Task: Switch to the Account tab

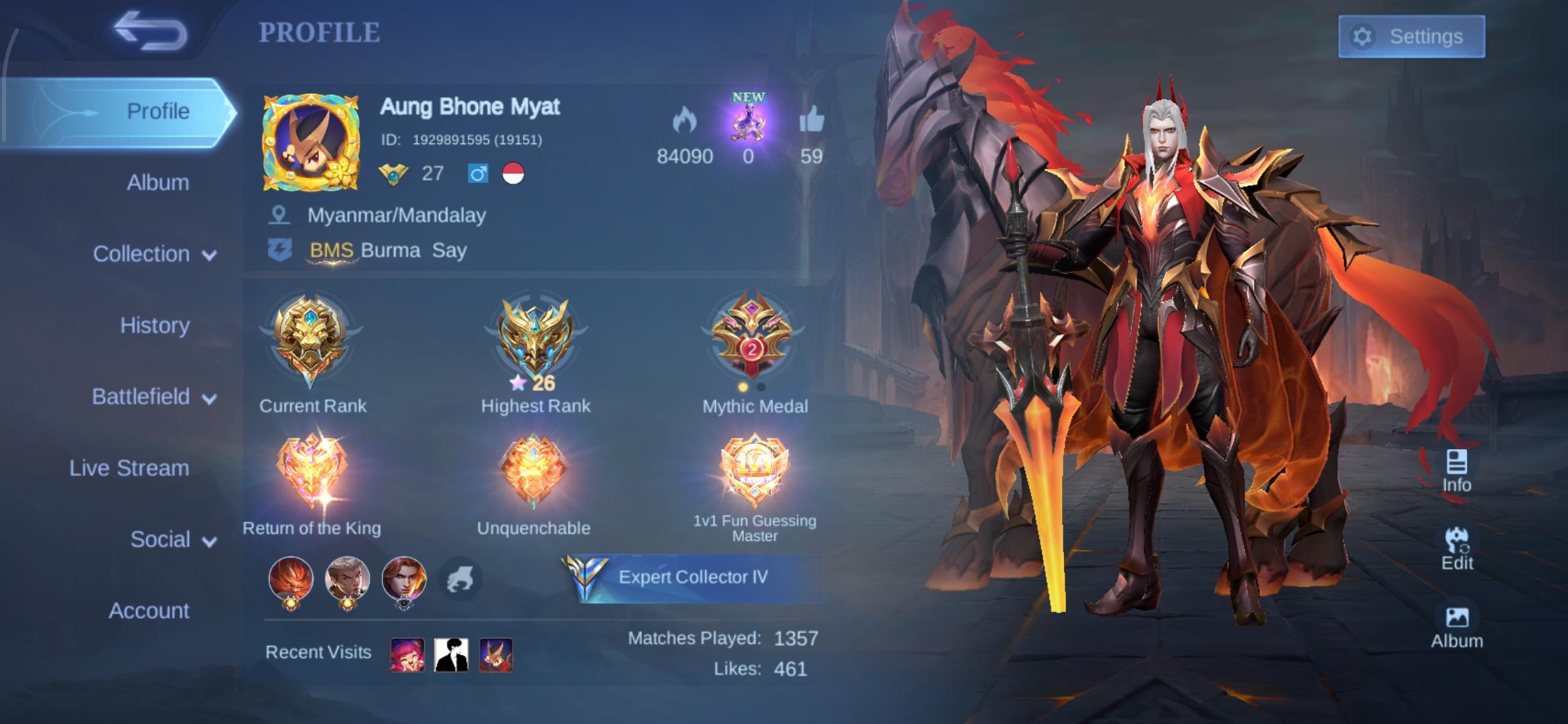Action: click(149, 611)
